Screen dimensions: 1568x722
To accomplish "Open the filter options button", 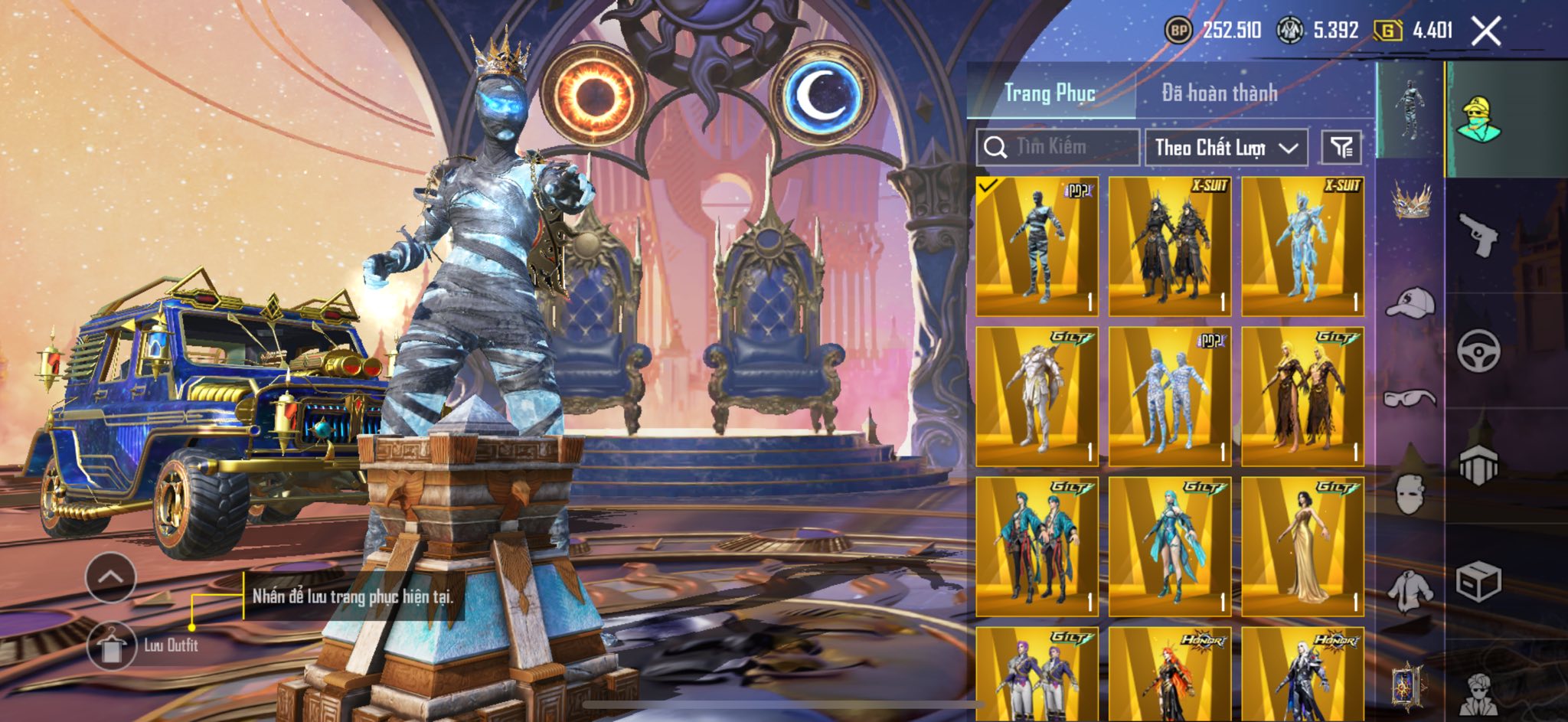I will pyautogui.click(x=1341, y=147).
